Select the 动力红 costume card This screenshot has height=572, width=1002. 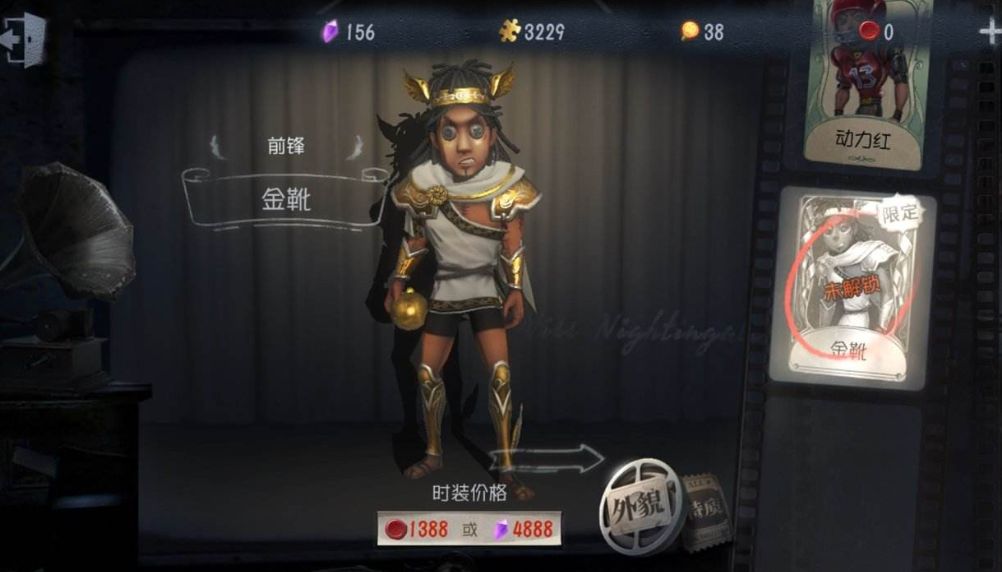coord(861,85)
